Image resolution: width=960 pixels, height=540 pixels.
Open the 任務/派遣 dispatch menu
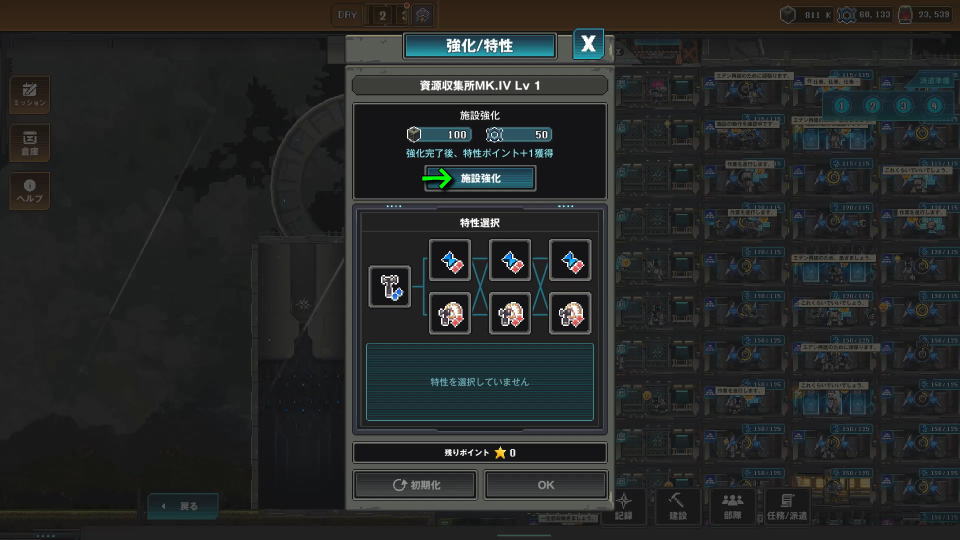tap(787, 505)
